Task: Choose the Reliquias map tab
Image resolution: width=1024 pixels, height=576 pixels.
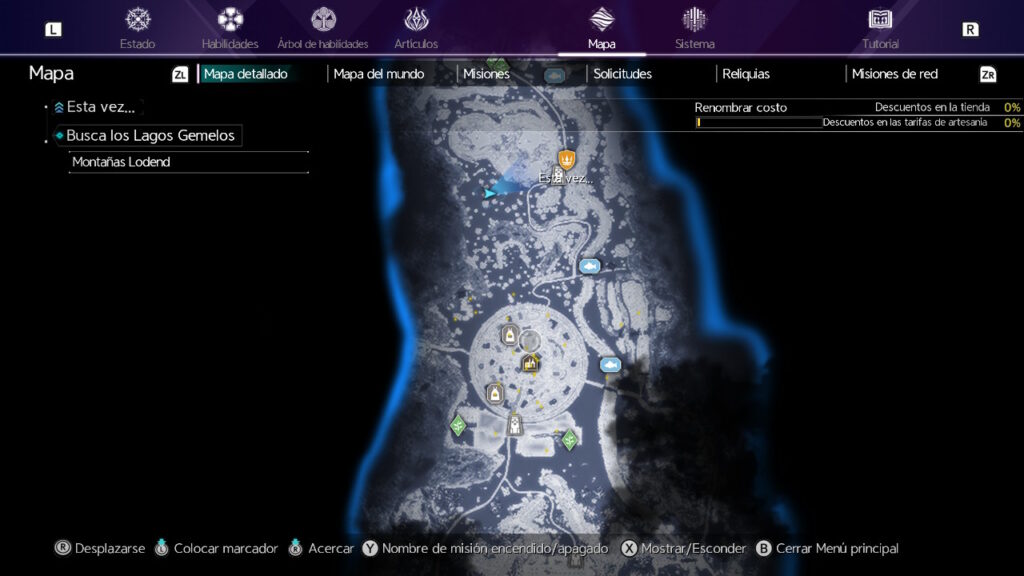Action: [x=747, y=74]
